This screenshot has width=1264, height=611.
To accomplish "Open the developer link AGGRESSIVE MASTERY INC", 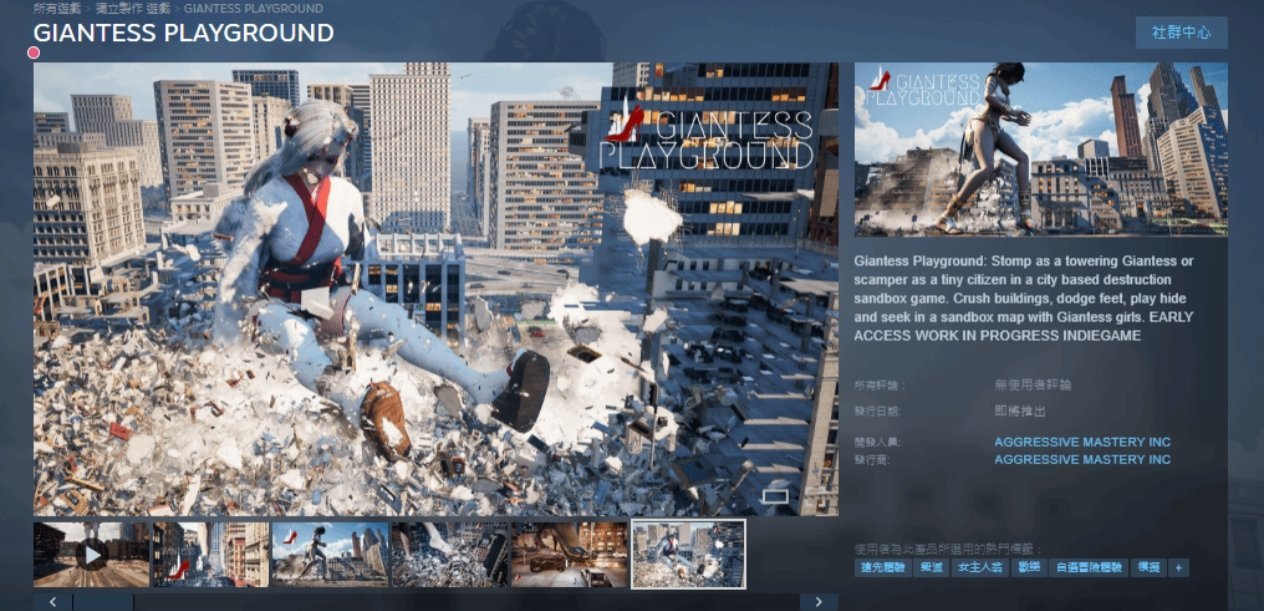I will click(1082, 442).
